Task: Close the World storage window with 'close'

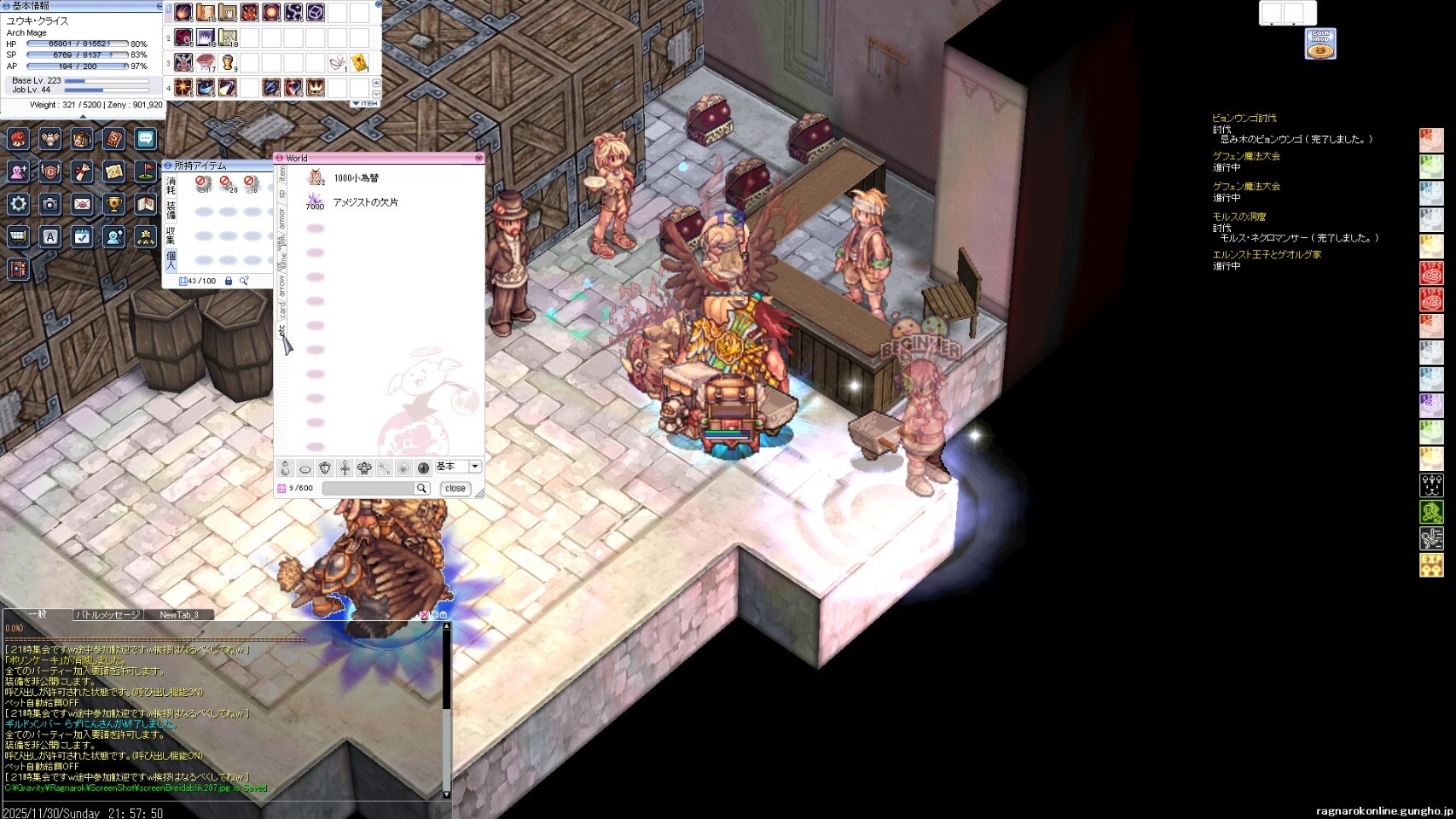Action: pyautogui.click(x=455, y=489)
